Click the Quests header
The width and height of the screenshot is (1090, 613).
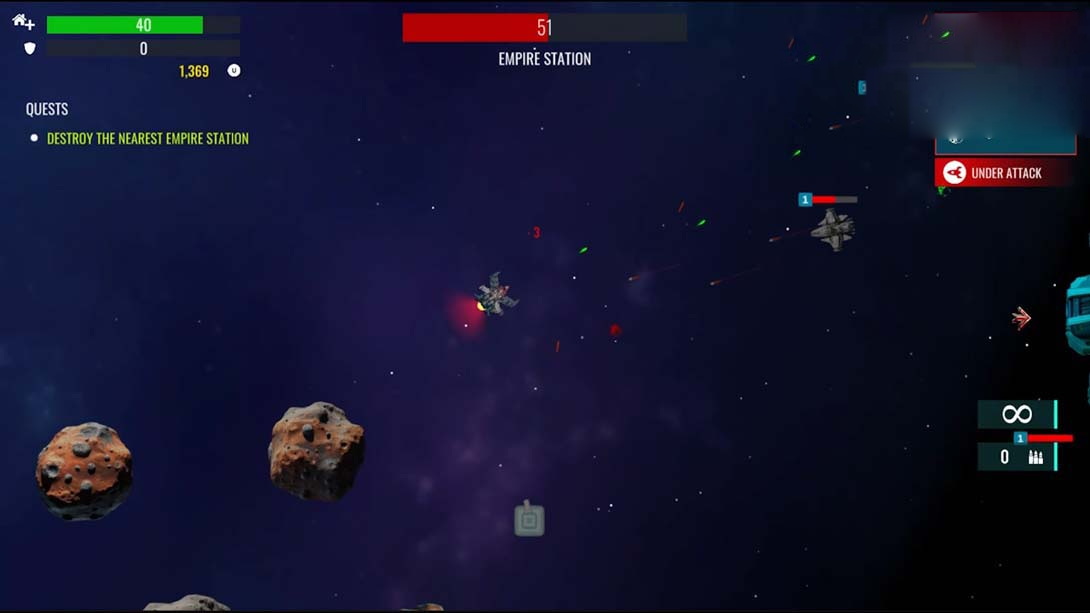[47, 109]
